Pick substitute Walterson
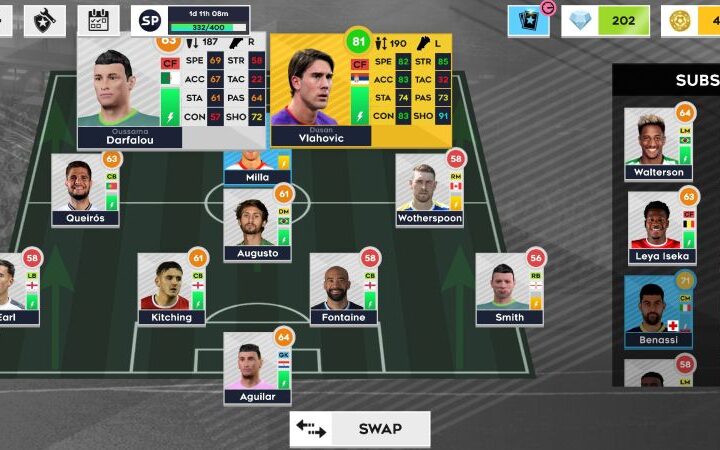Screen dimensions: 720x450 coord(658,143)
